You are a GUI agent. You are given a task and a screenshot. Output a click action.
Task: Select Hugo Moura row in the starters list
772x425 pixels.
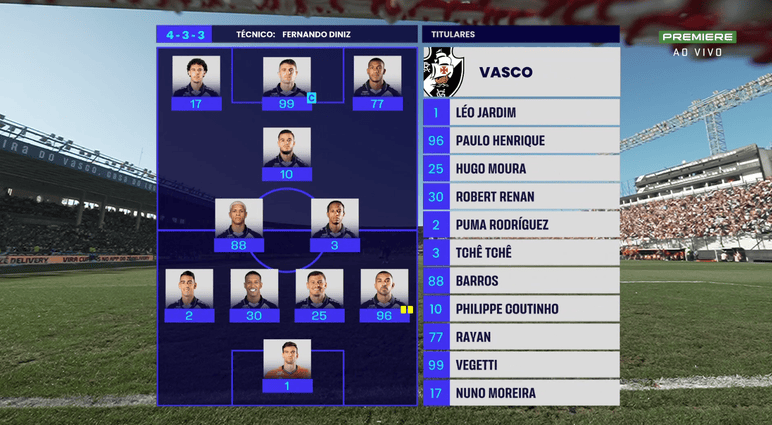pyautogui.click(x=520, y=169)
